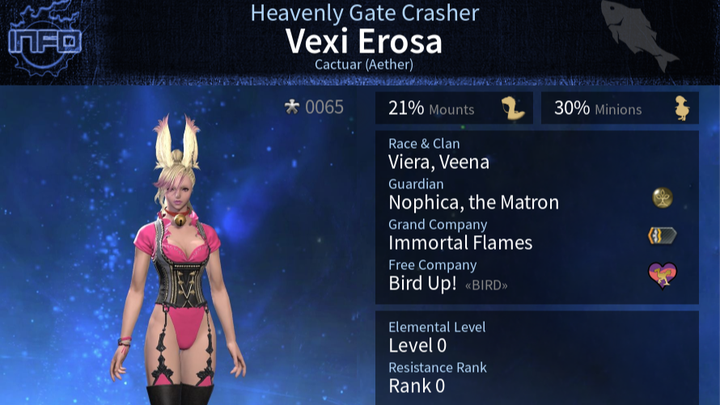Click the Vexi Erosa character name

(363, 42)
